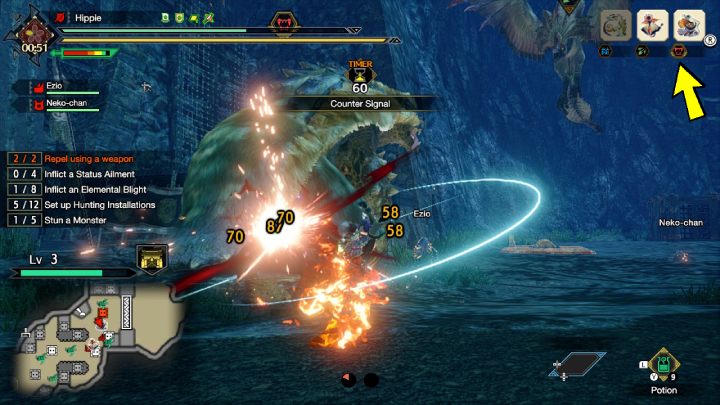Select the Potion item in the item bar

[661, 364]
